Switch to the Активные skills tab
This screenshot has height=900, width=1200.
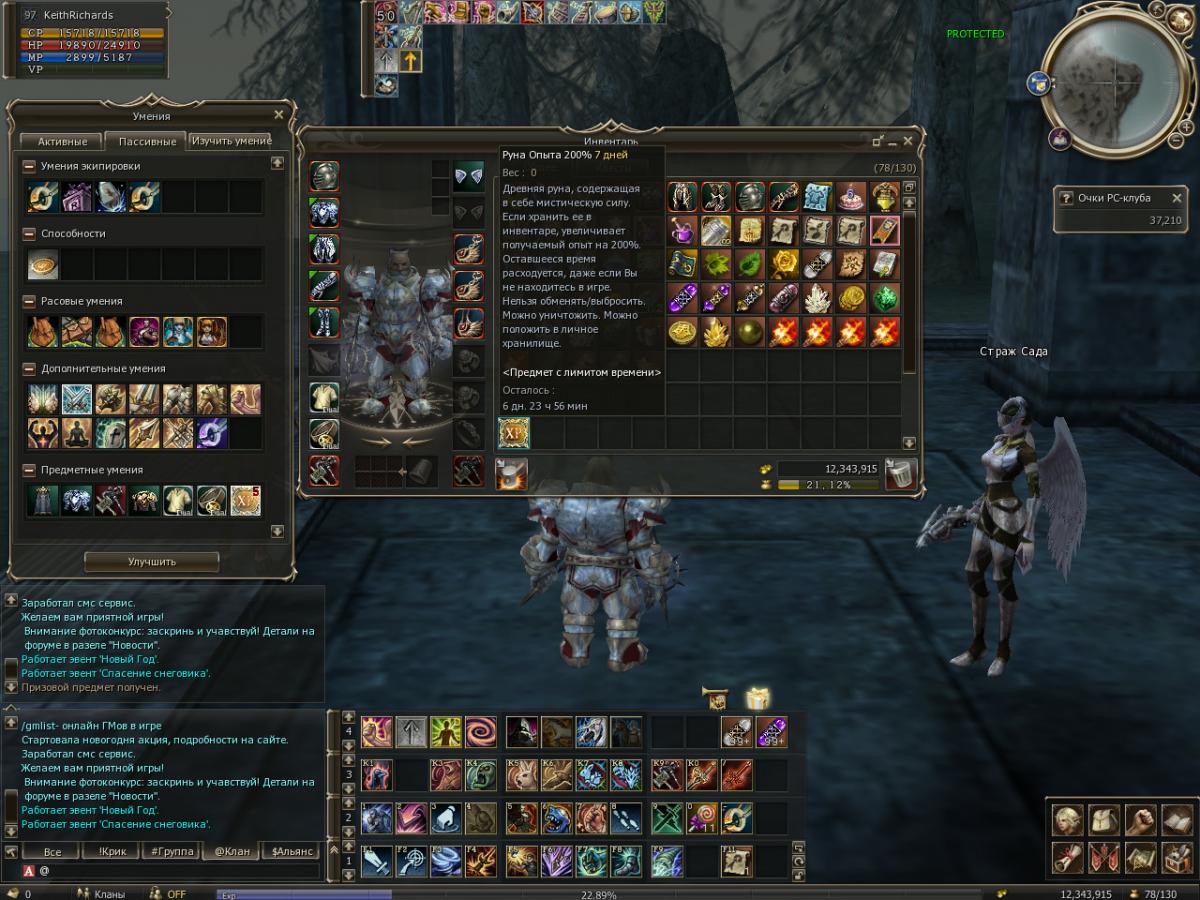point(61,141)
